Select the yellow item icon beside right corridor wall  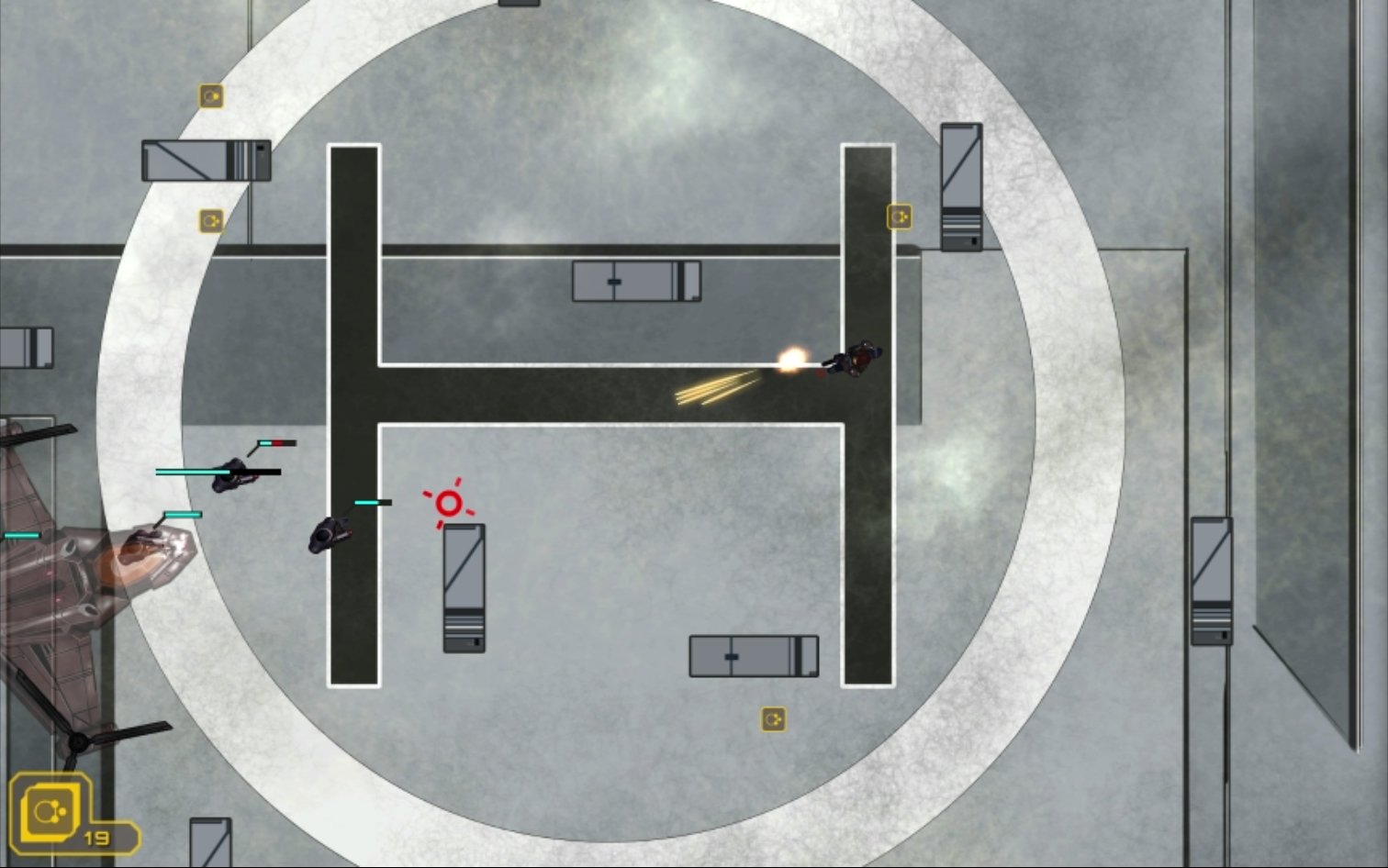click(898, 217)
